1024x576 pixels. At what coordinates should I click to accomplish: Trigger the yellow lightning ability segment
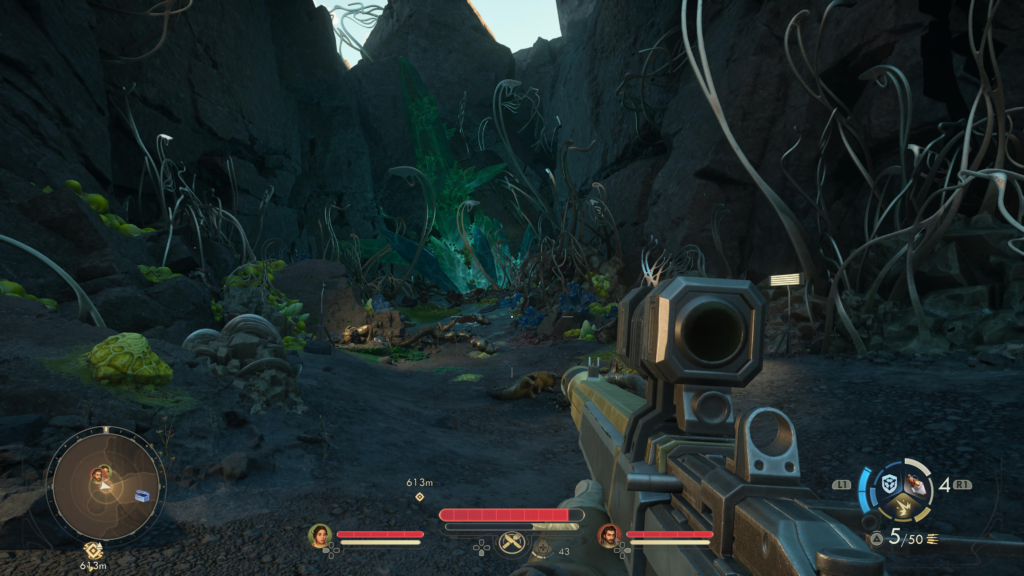coord(901,508)
